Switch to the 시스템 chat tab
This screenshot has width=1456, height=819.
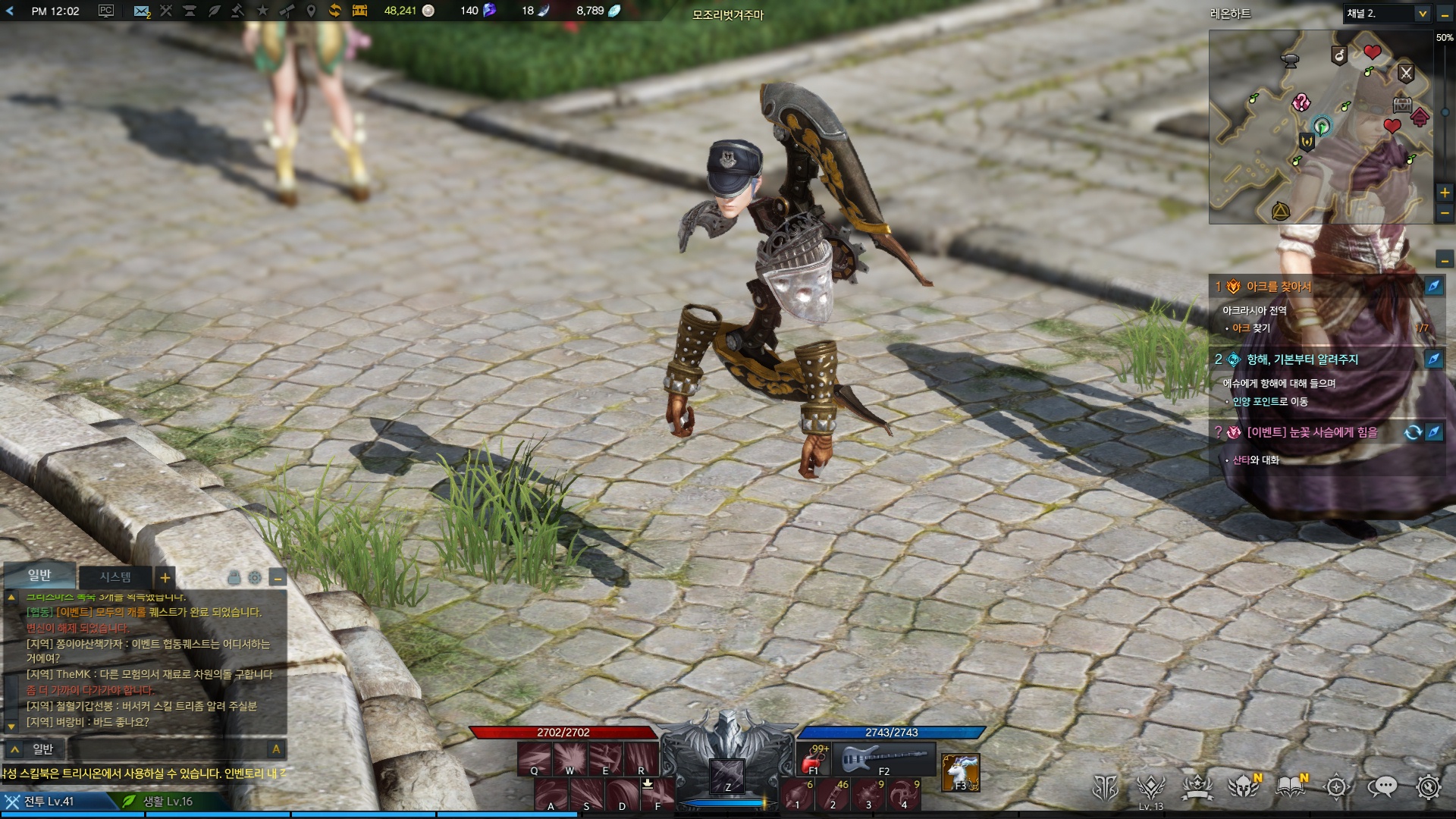(115, 577)
